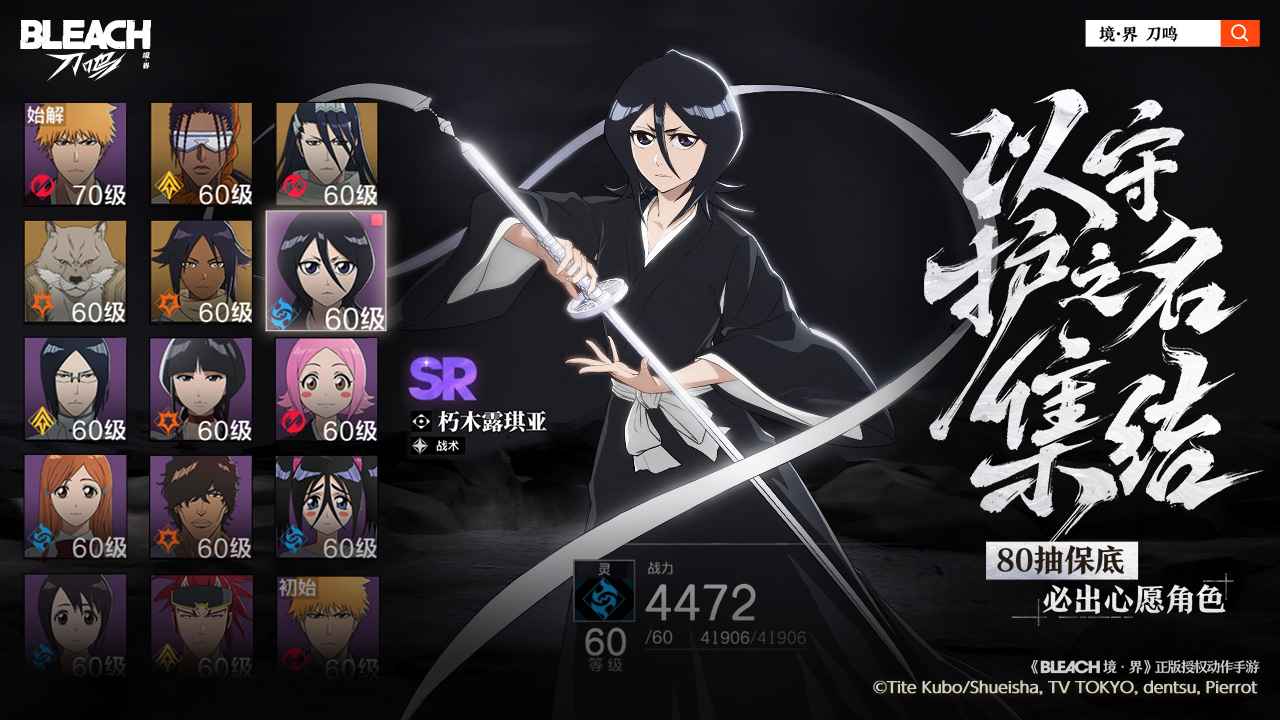Image resolution: width=1280 pixels, height=720 pixels.
Task: Click the red search magnifier icon
Action: pos(1238,30)
